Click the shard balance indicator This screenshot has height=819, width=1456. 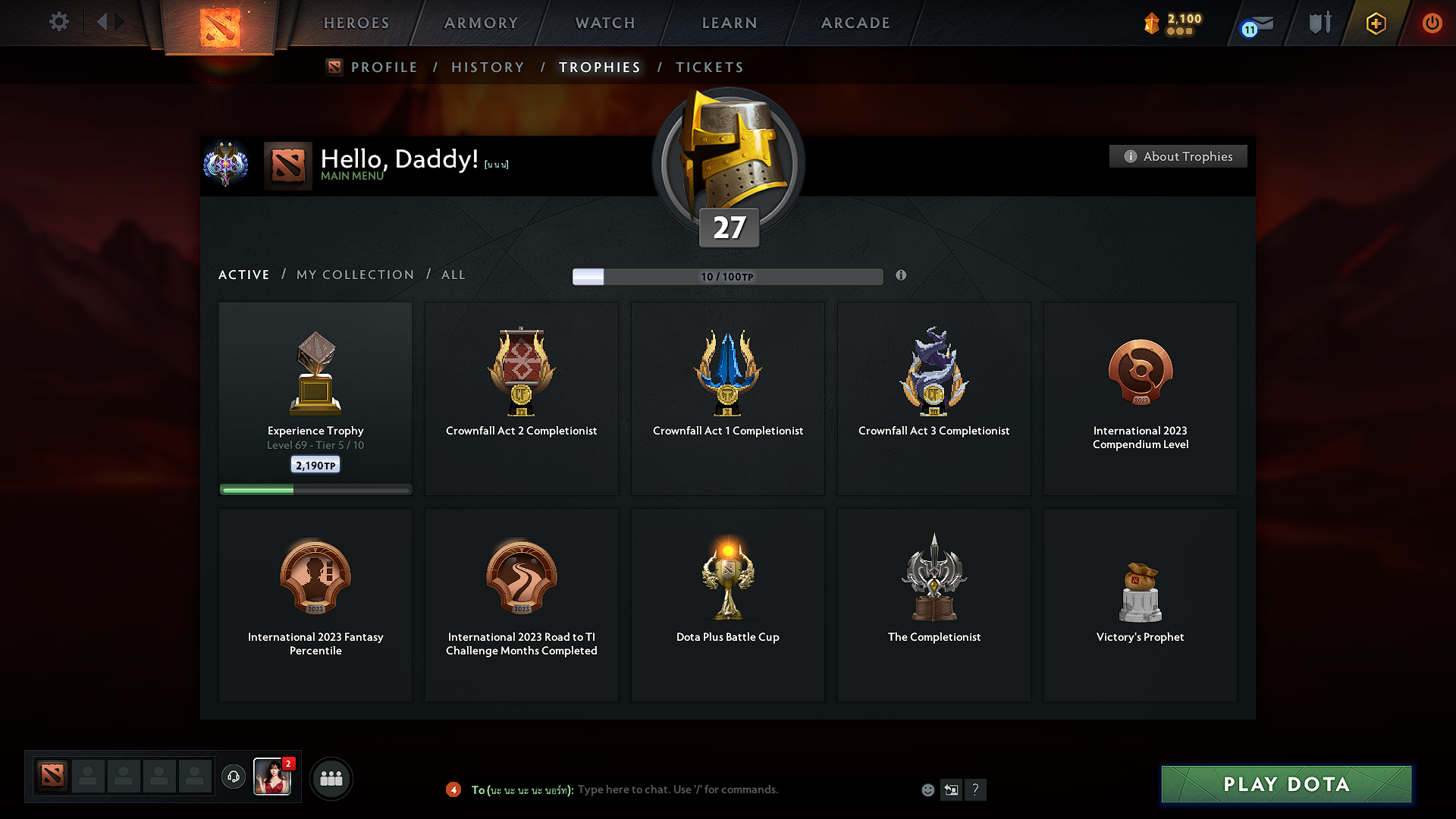(x=1172, y=23)
